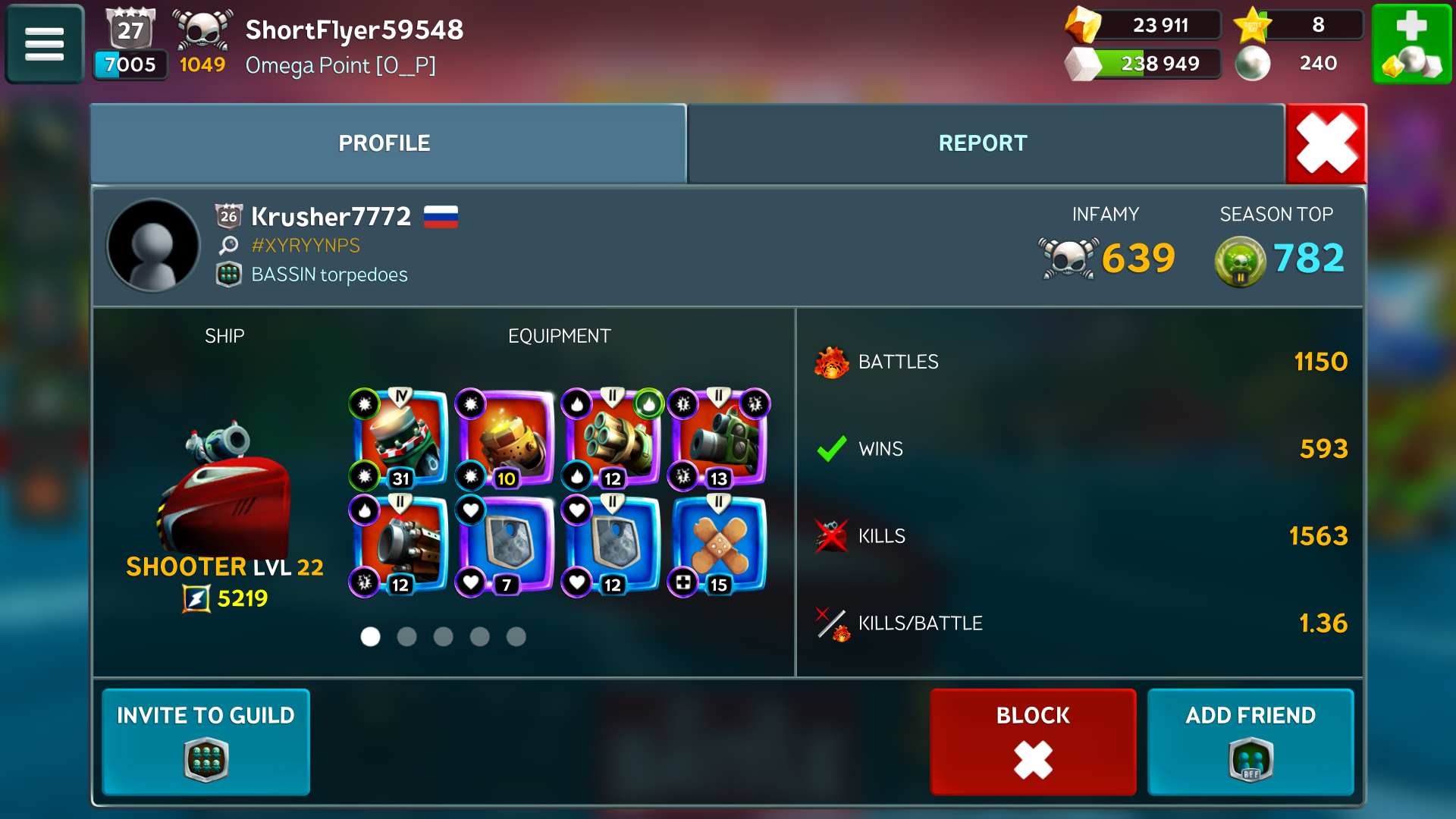Click the player ID search magnifier
1456x819 pixels.
coord(228,245)
